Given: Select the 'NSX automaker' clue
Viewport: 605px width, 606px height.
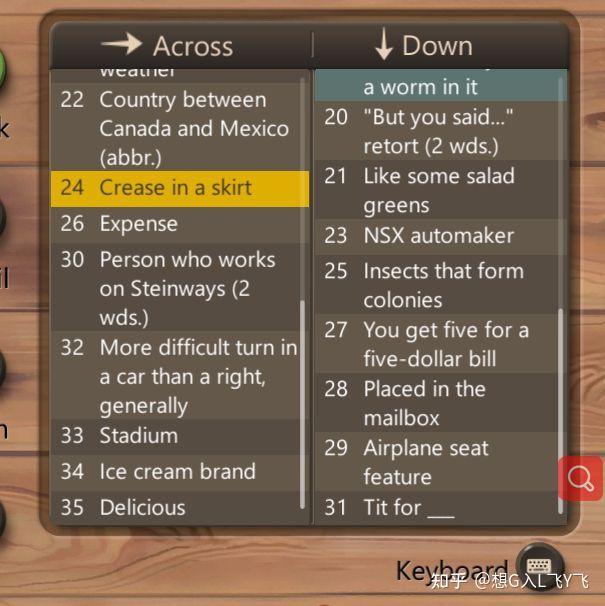Looking at the screenshot, I should (438, 236).
